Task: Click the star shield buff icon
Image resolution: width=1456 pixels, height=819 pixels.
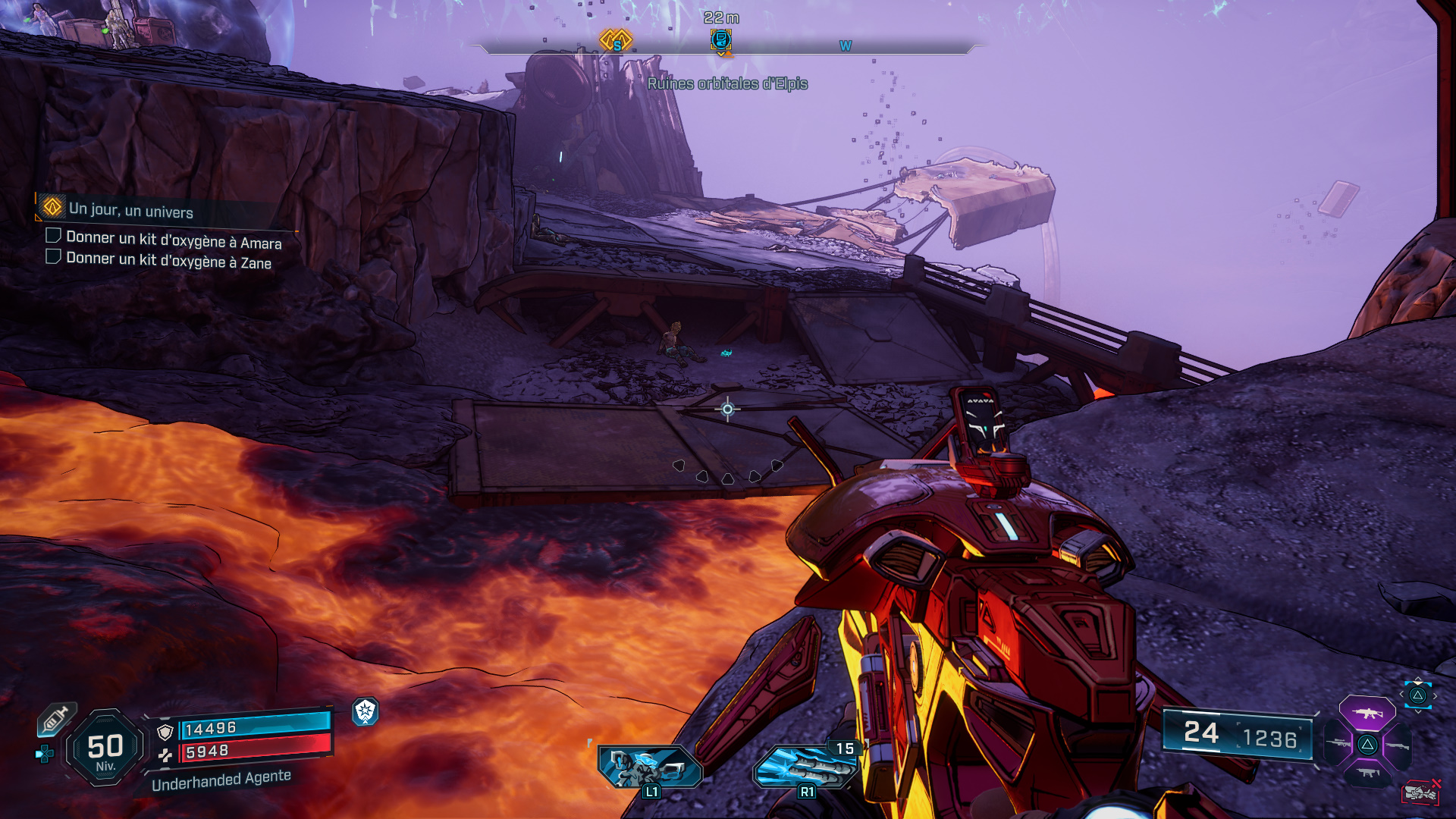Action: tap(366, 711)
